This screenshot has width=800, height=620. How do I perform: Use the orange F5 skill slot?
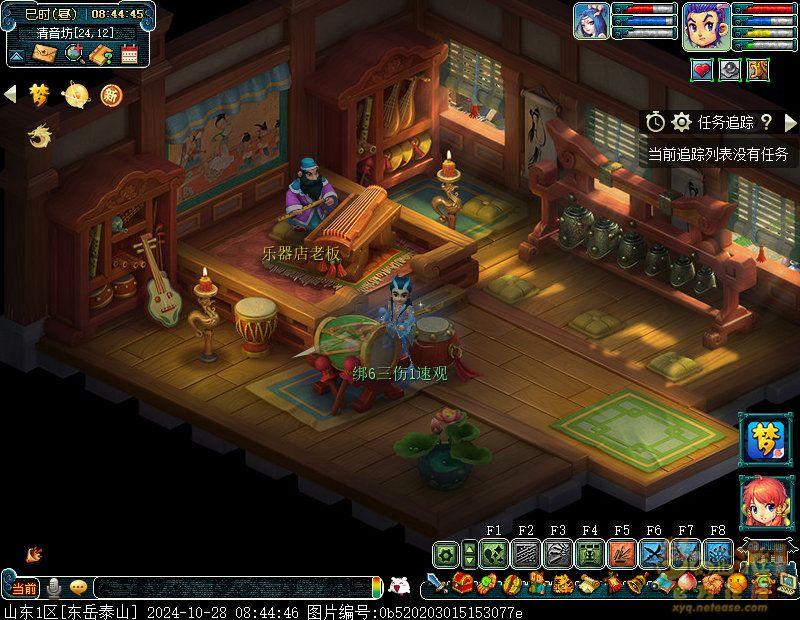point(622,553)
